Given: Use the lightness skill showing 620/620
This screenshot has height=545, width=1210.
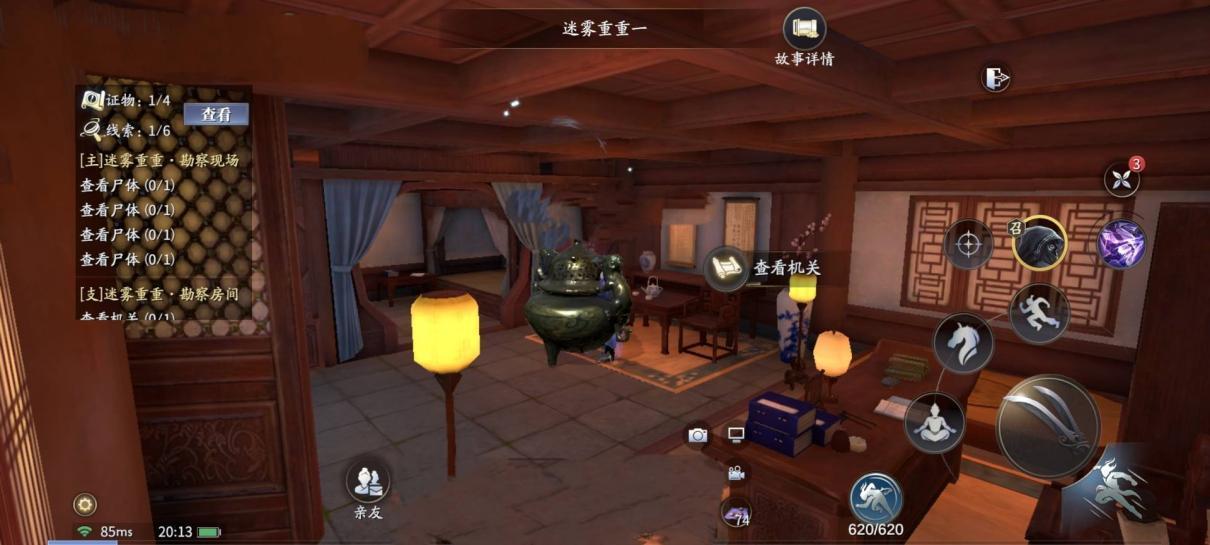Looking at the screenshot, I should click(x=875, y=498).
